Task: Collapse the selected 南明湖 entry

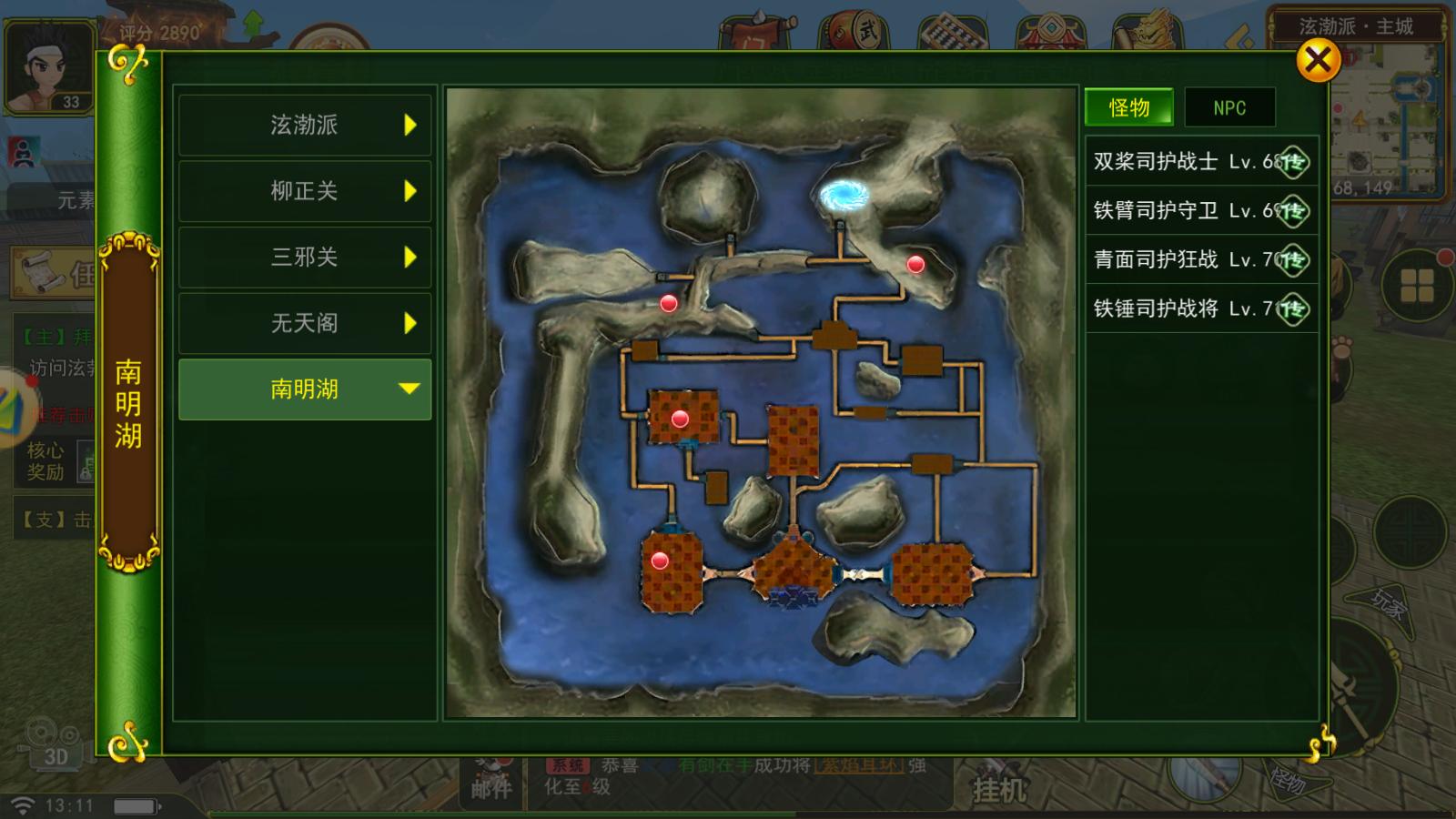Action: pos(305,389)
